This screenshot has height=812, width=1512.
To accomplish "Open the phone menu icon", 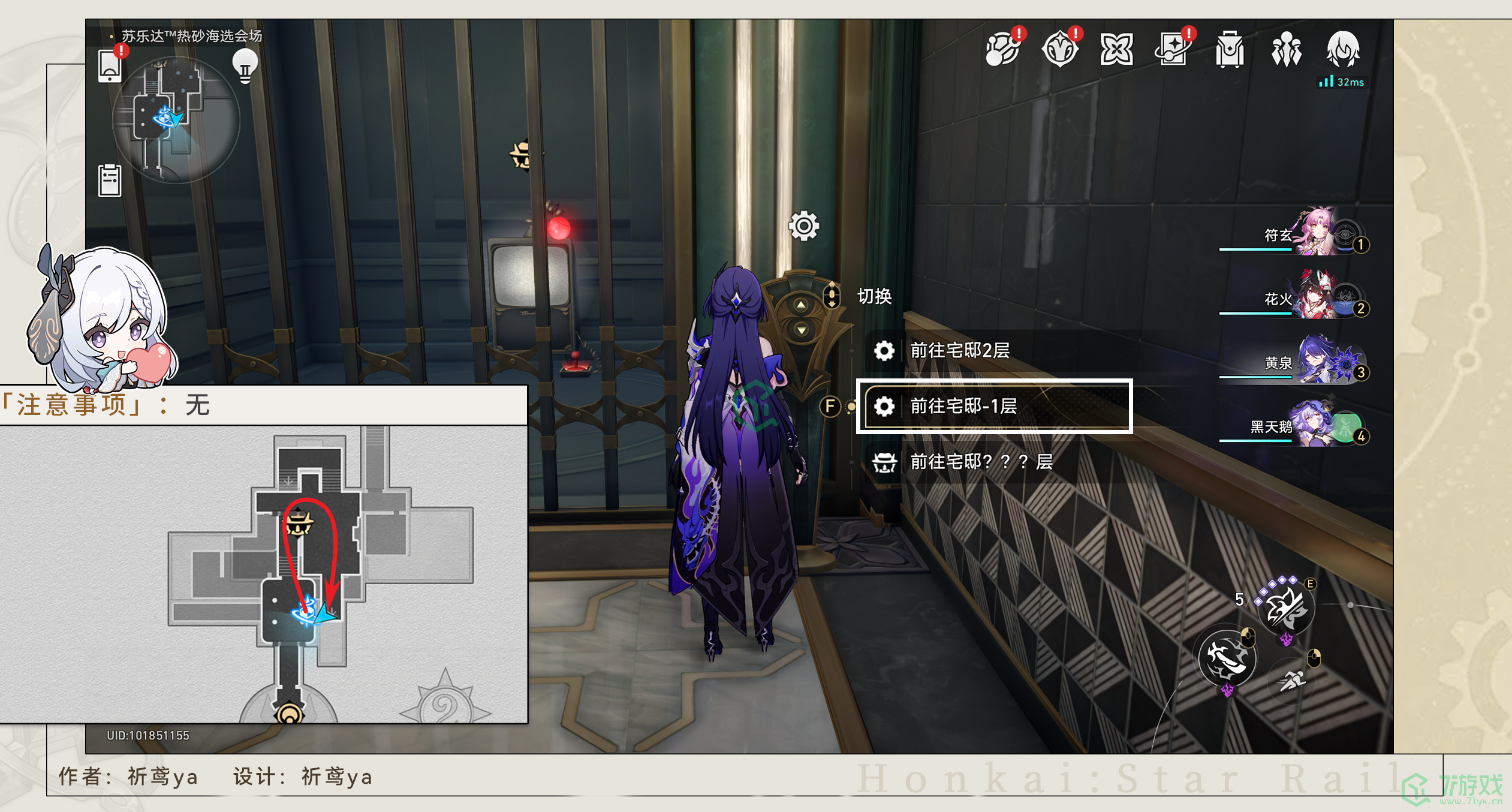I will pyautogui.click(x=110, y=65).
